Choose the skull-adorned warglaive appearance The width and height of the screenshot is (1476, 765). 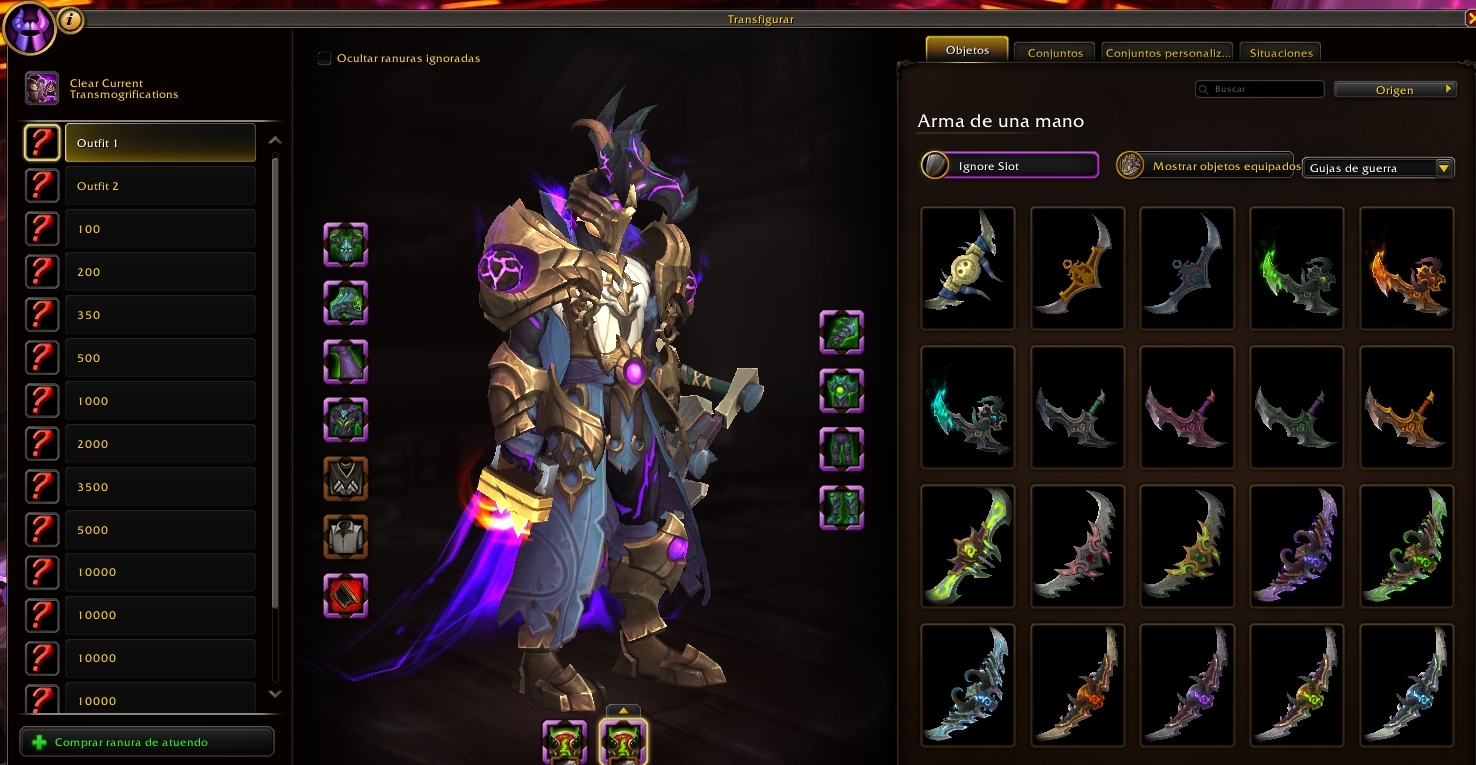pos(967,268)
